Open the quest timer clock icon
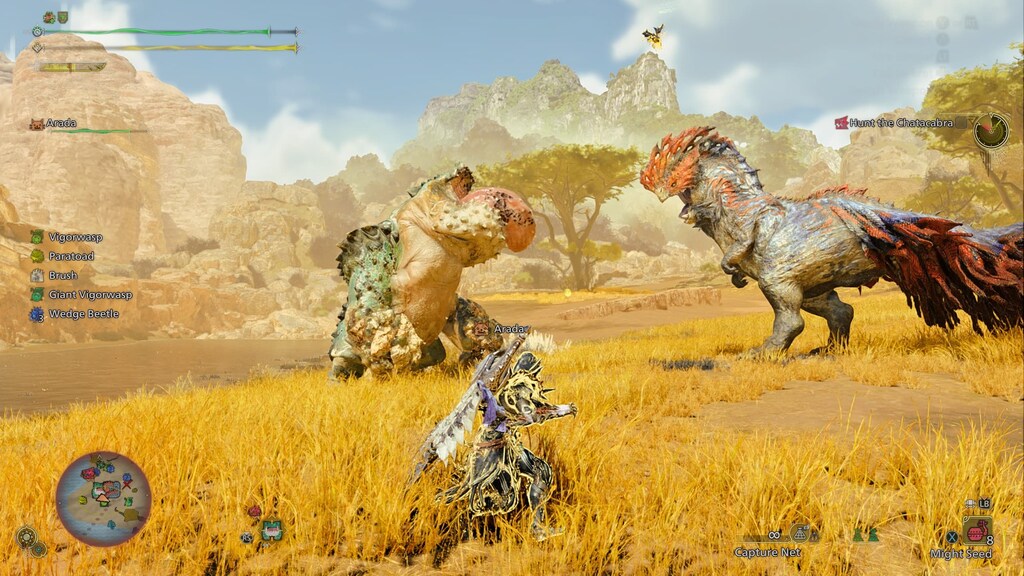 (x=991, y=130)
